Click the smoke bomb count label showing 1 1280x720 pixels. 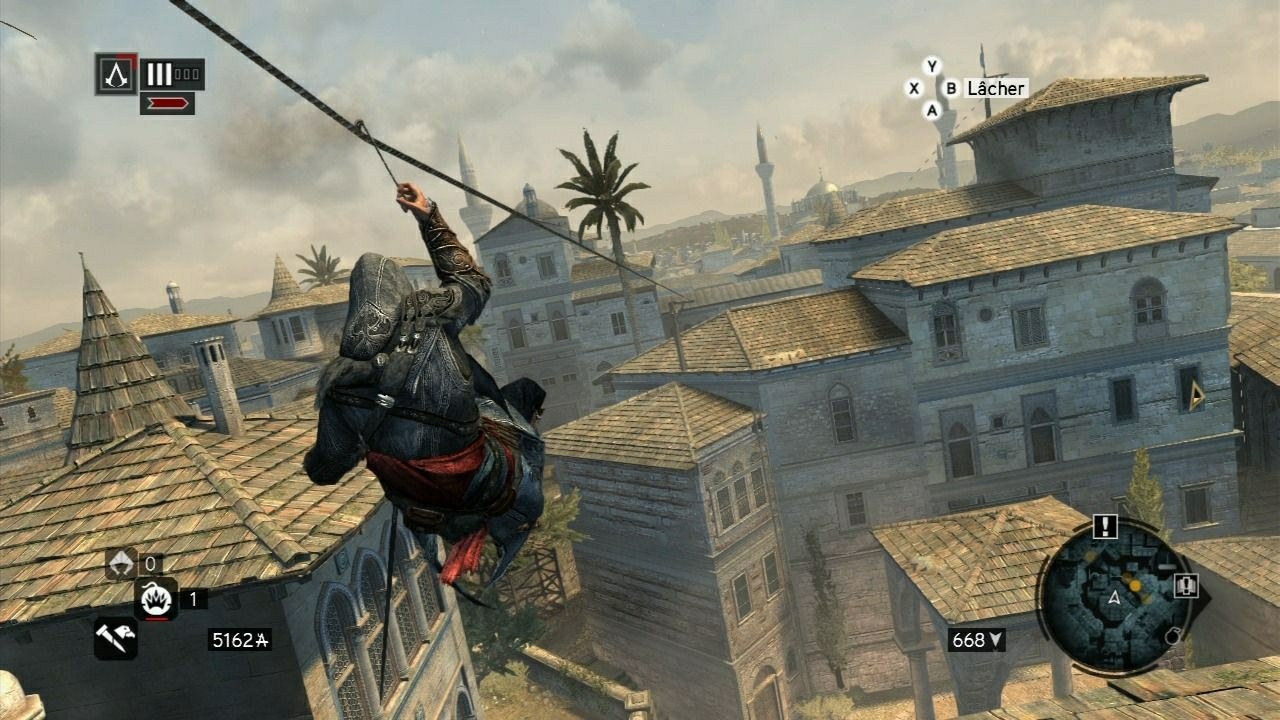pos(192,599)
